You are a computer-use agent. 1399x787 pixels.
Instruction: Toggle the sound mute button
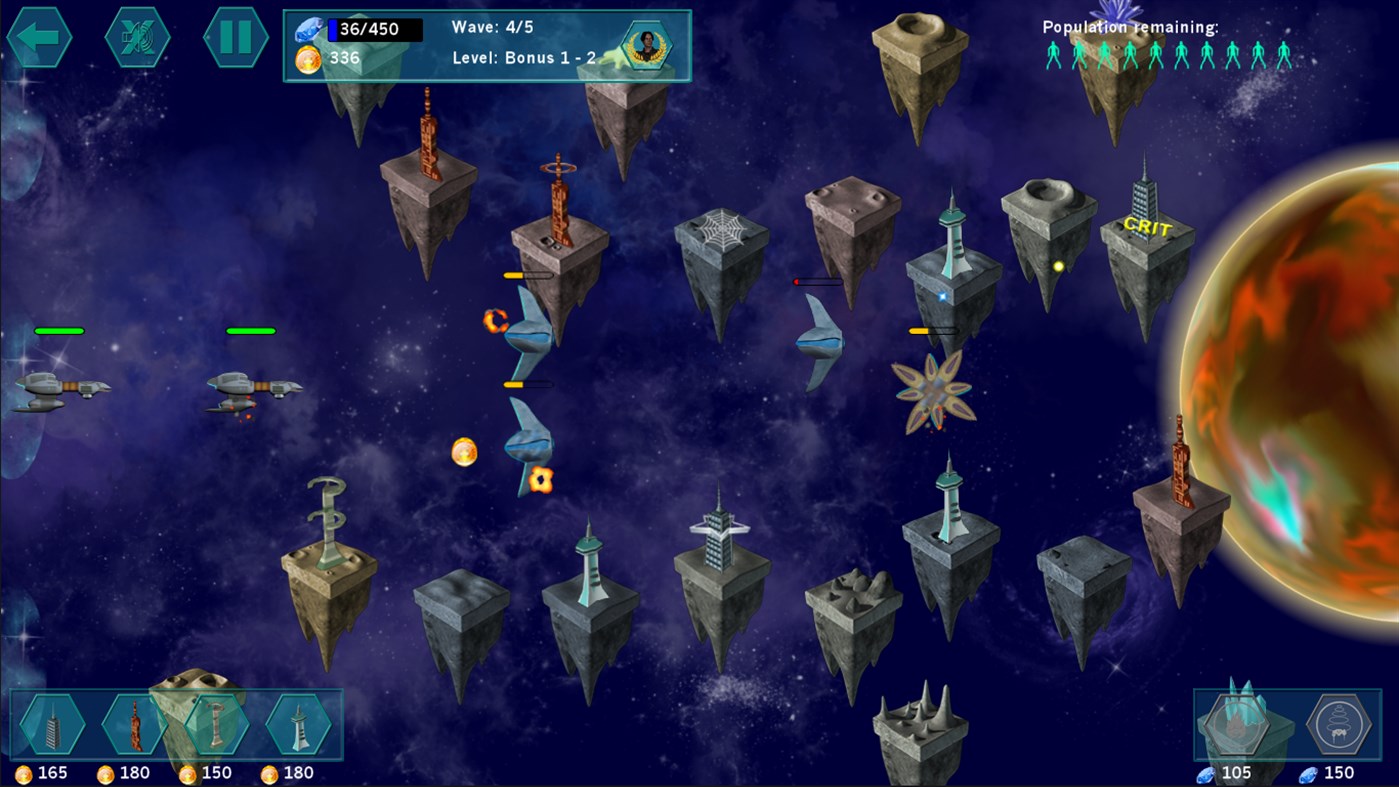(x=137, y=37)
